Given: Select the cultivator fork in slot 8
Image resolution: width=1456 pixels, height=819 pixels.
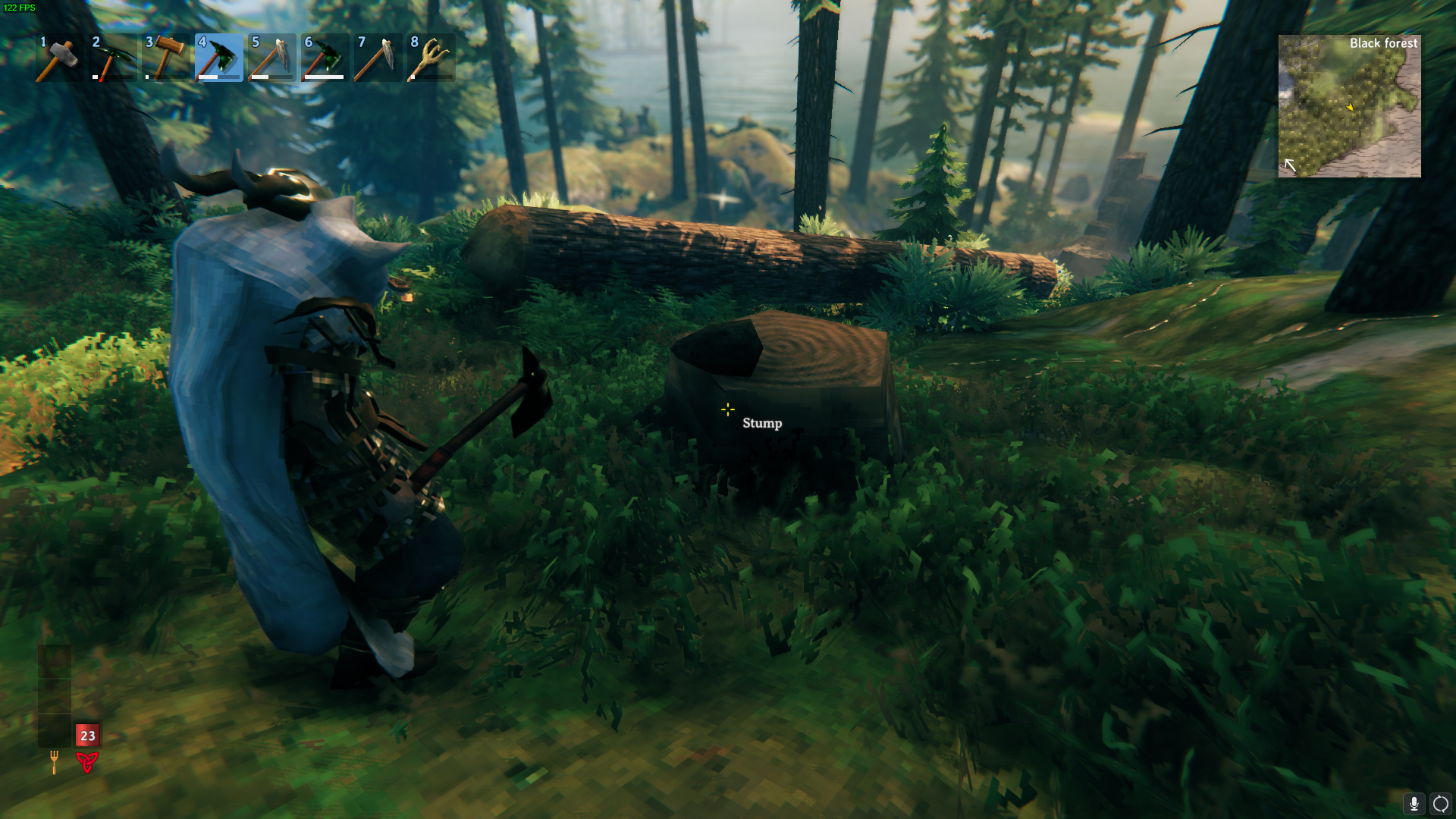Looking at the screenshot, I should pyautogui.click(x=431, y=58).
